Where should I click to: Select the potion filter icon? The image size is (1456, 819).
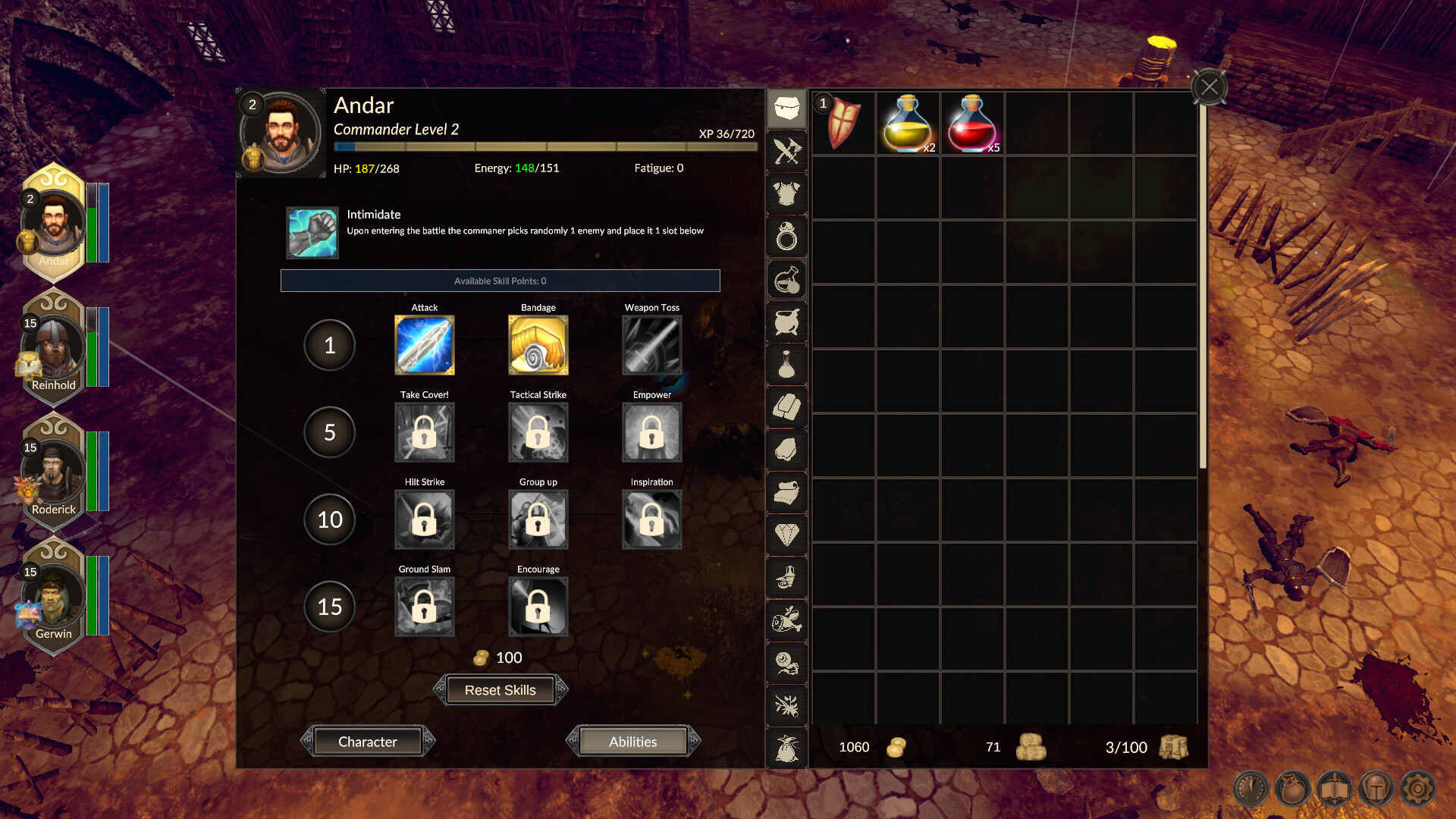click(x=786, y=280)
